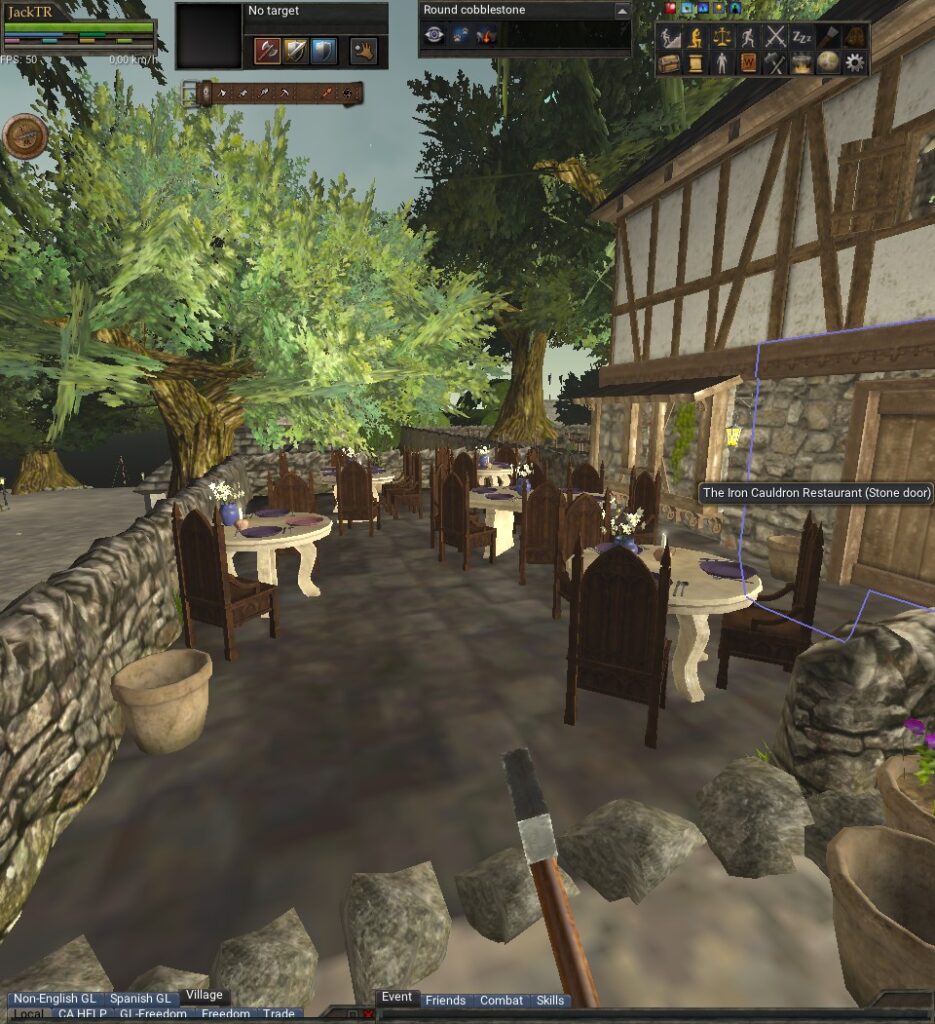
Task: Open the Wurmpedia W book icon
Action: (x=749, y=63)
